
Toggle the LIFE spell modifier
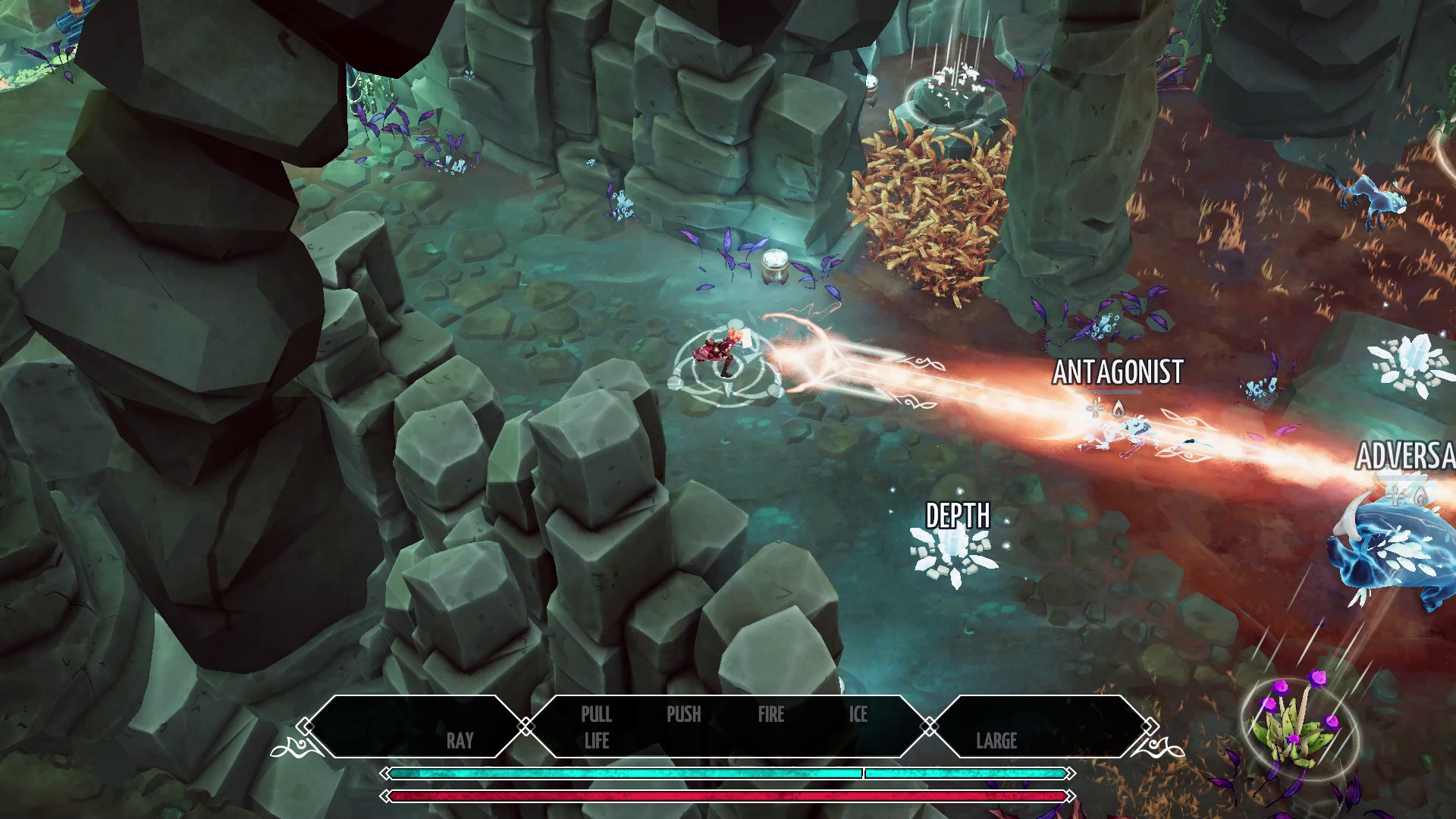pos(597,741)
